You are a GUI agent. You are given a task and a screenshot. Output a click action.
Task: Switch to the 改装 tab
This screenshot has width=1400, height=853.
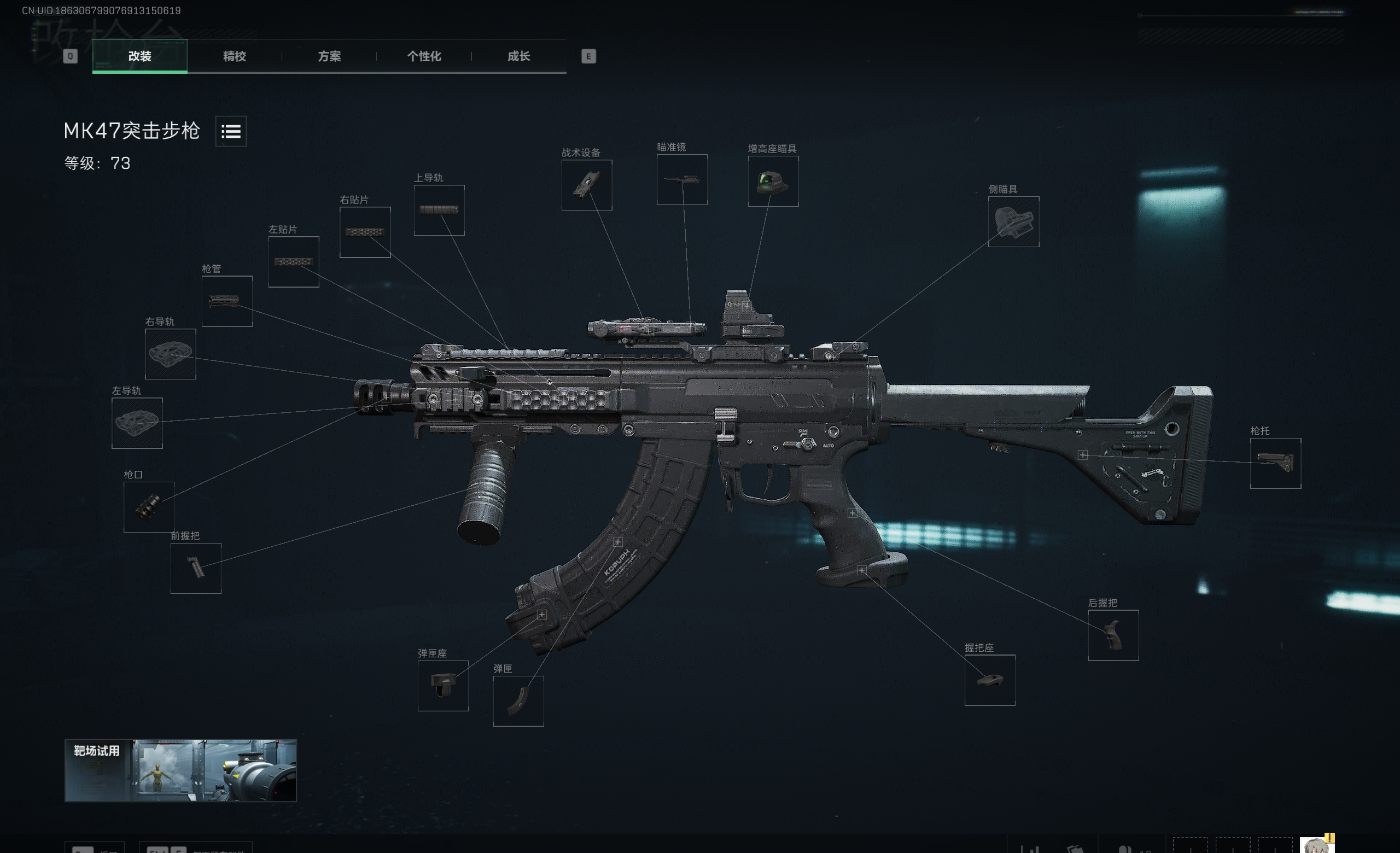140,56
